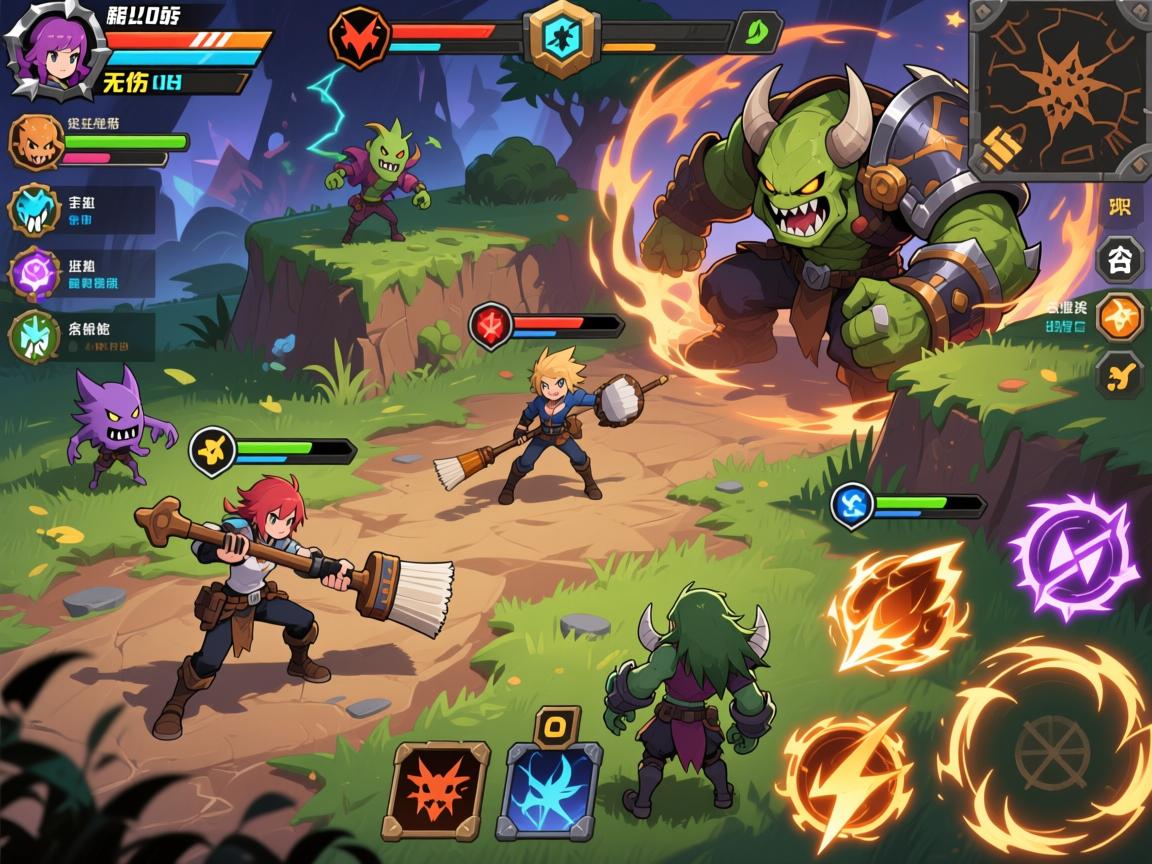
Task: Select the orange monster party member icon
Action: tap(36, 142)
